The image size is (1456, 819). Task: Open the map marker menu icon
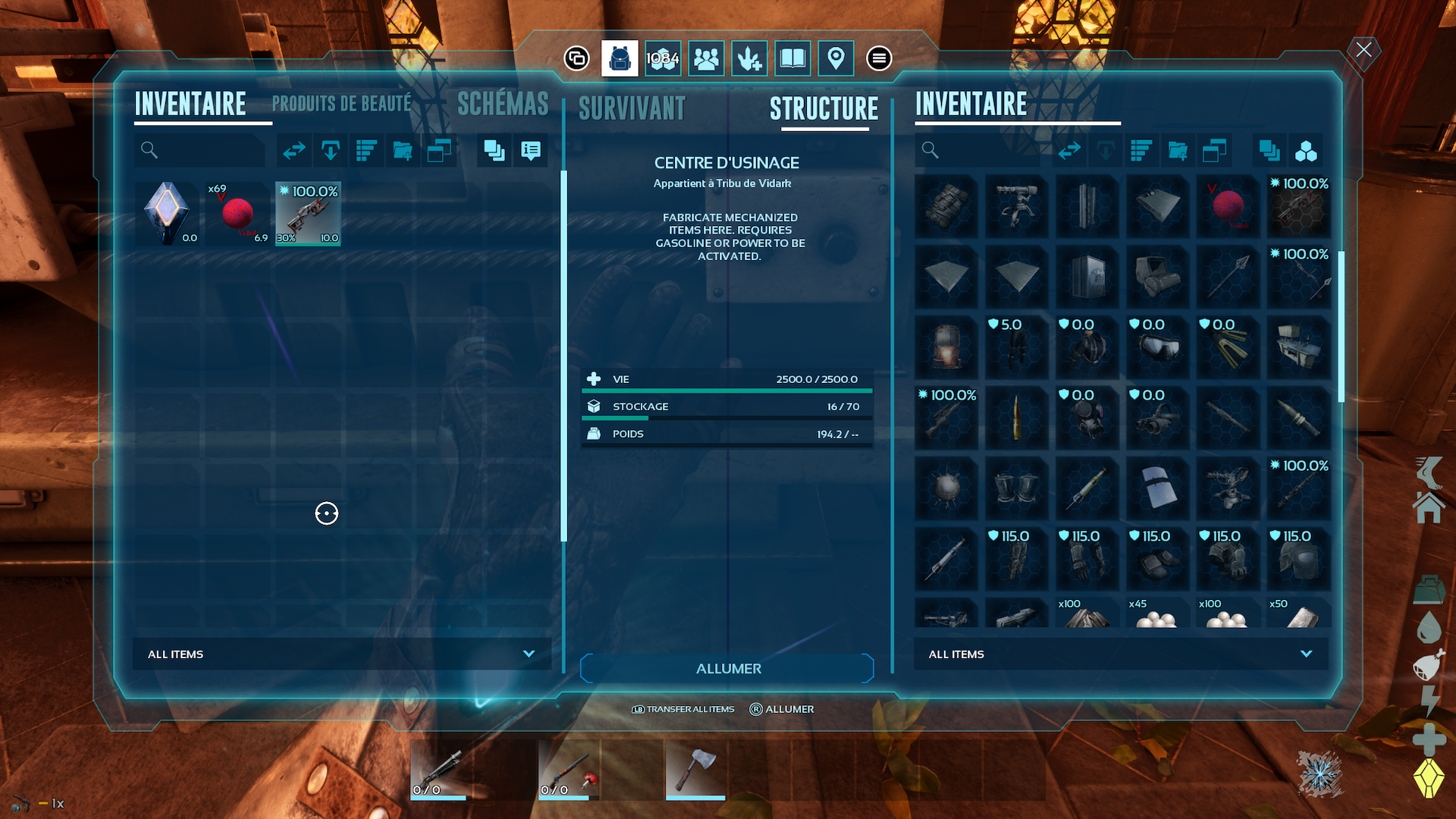[x=836, y=58]
